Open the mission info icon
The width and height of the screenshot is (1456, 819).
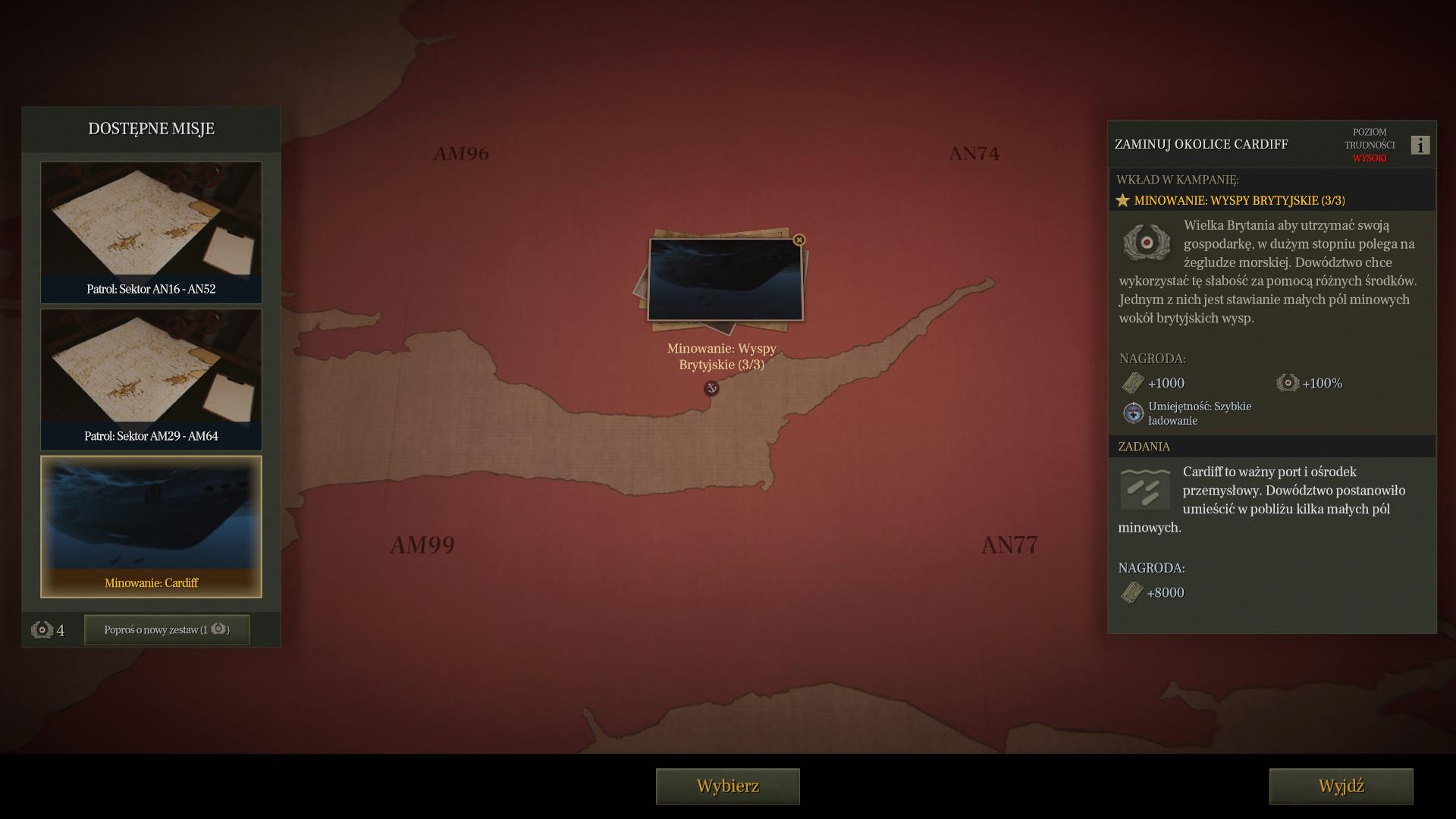point(1420,145)
